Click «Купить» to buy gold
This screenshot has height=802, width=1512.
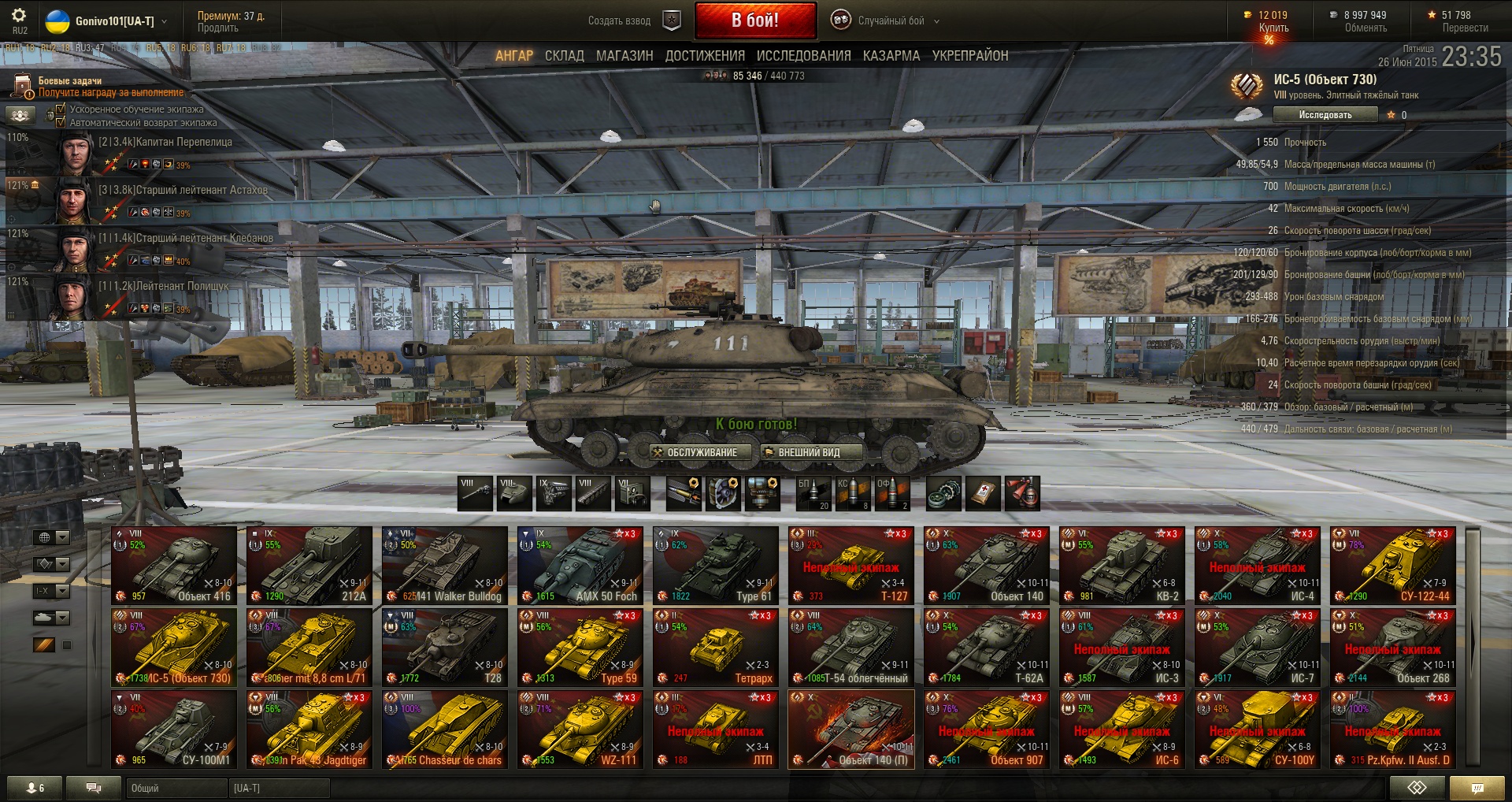pos(1273,28)
